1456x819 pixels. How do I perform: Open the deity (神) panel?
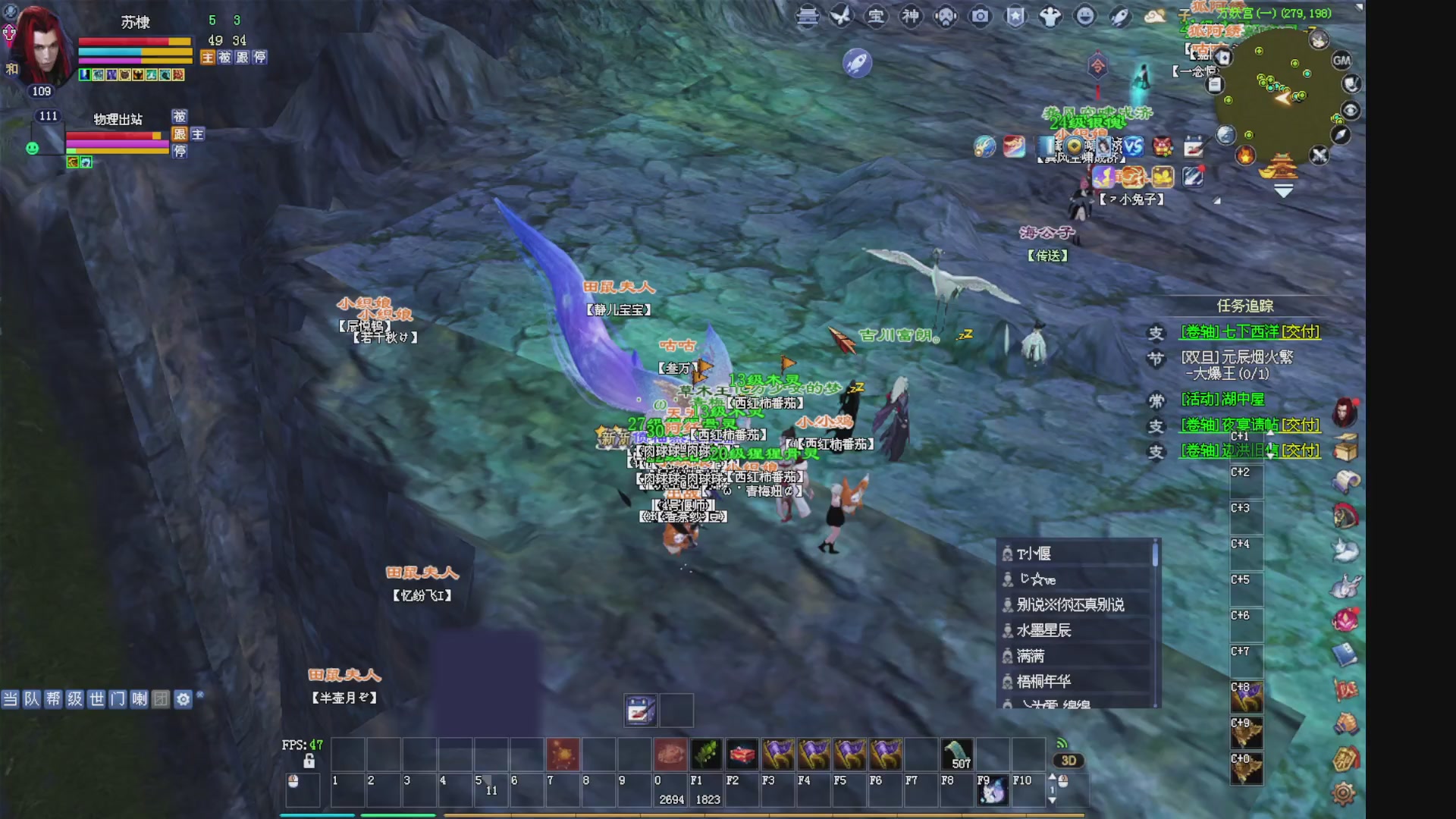coord(910,15)
